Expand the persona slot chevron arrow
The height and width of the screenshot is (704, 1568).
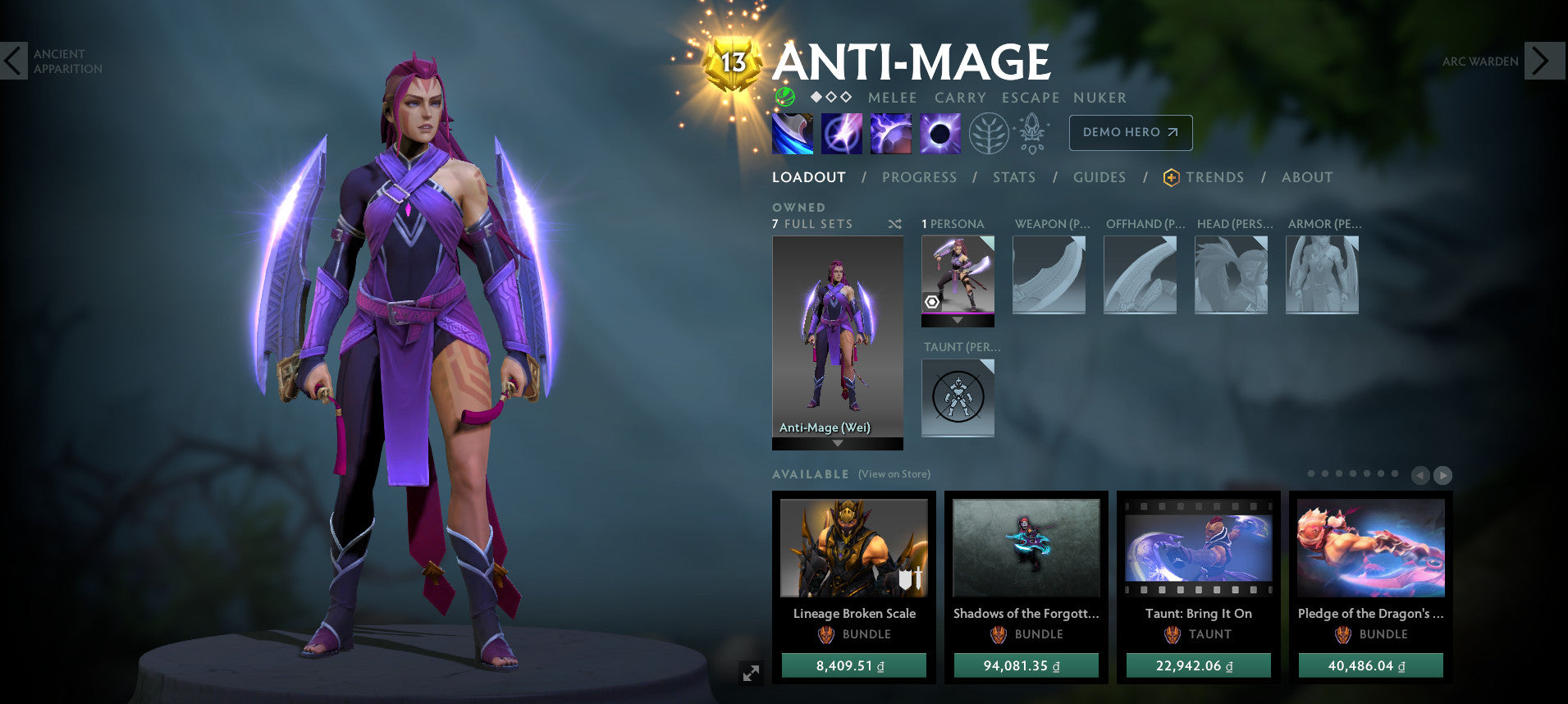(x=958, y=321)
